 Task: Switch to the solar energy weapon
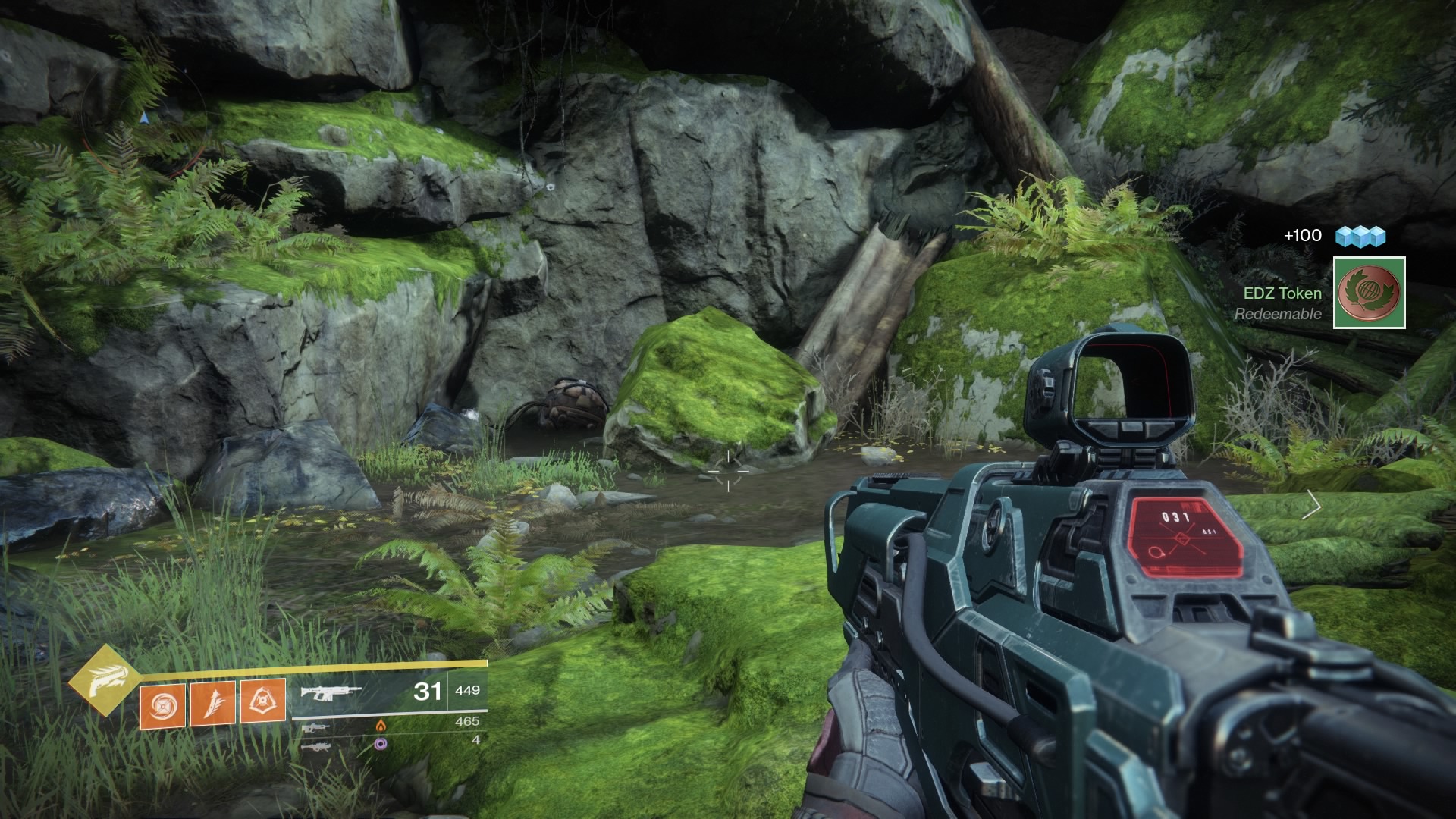[x=314, y=728]
